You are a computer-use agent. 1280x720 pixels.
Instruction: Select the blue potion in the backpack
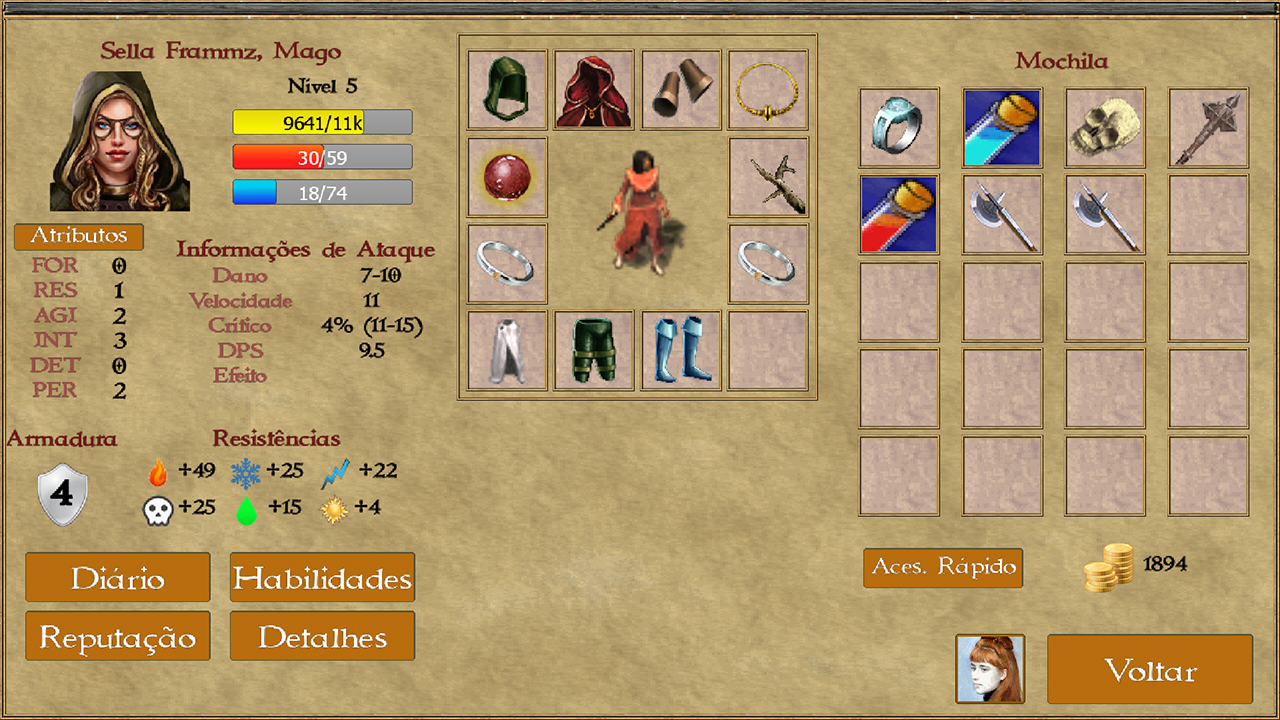pyautogui.click(x=1001, y=127)
